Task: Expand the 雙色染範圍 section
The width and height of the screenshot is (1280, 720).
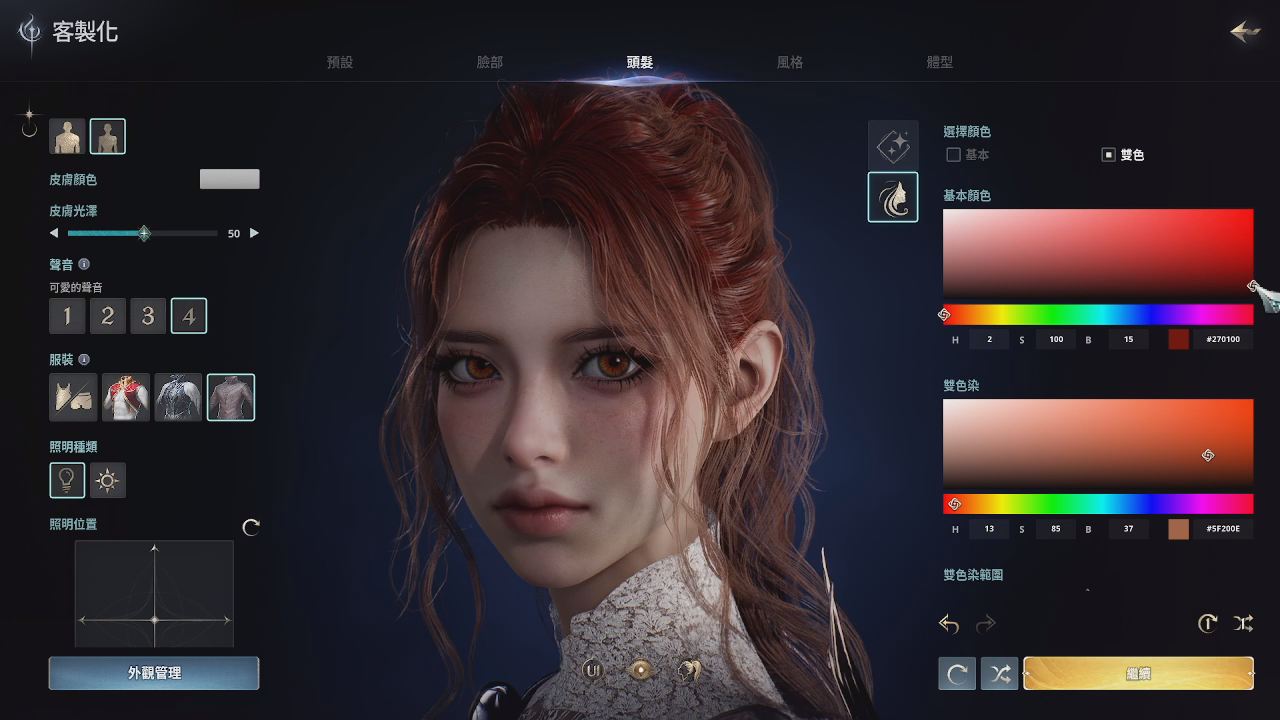Action: pos(1086,590)
